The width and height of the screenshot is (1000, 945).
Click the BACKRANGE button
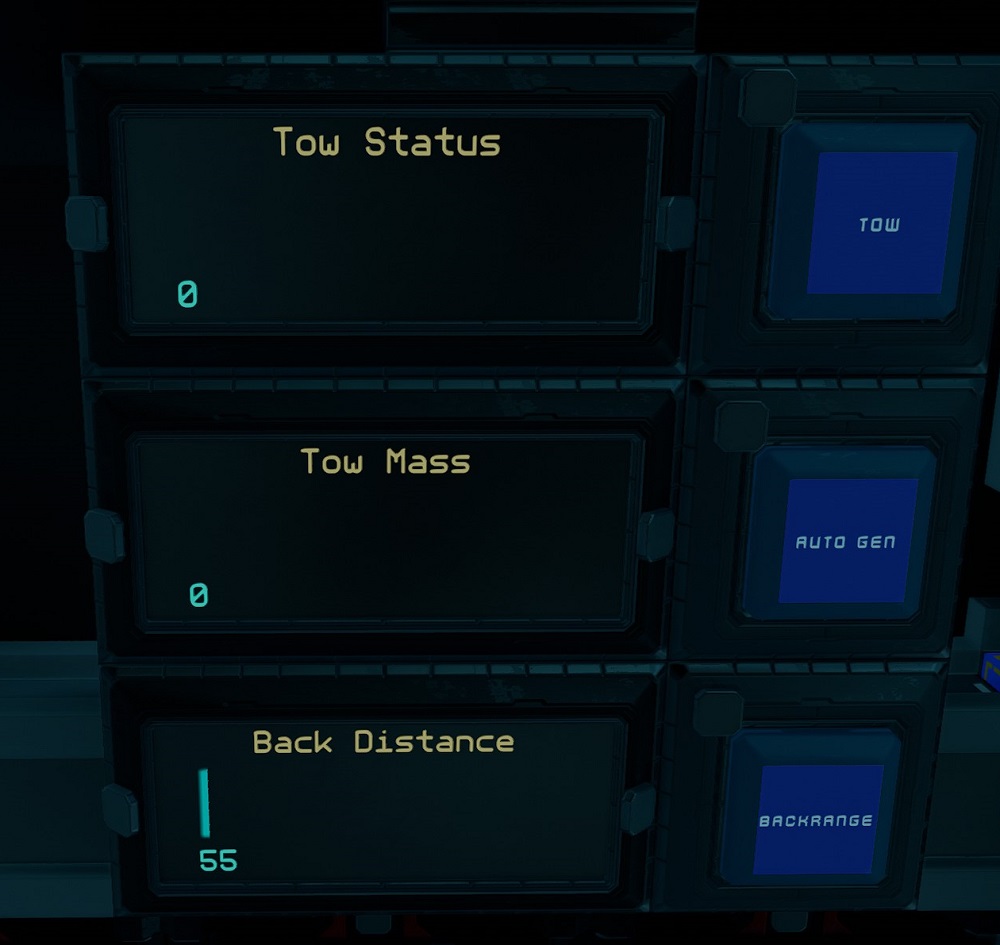click(816, 820)
